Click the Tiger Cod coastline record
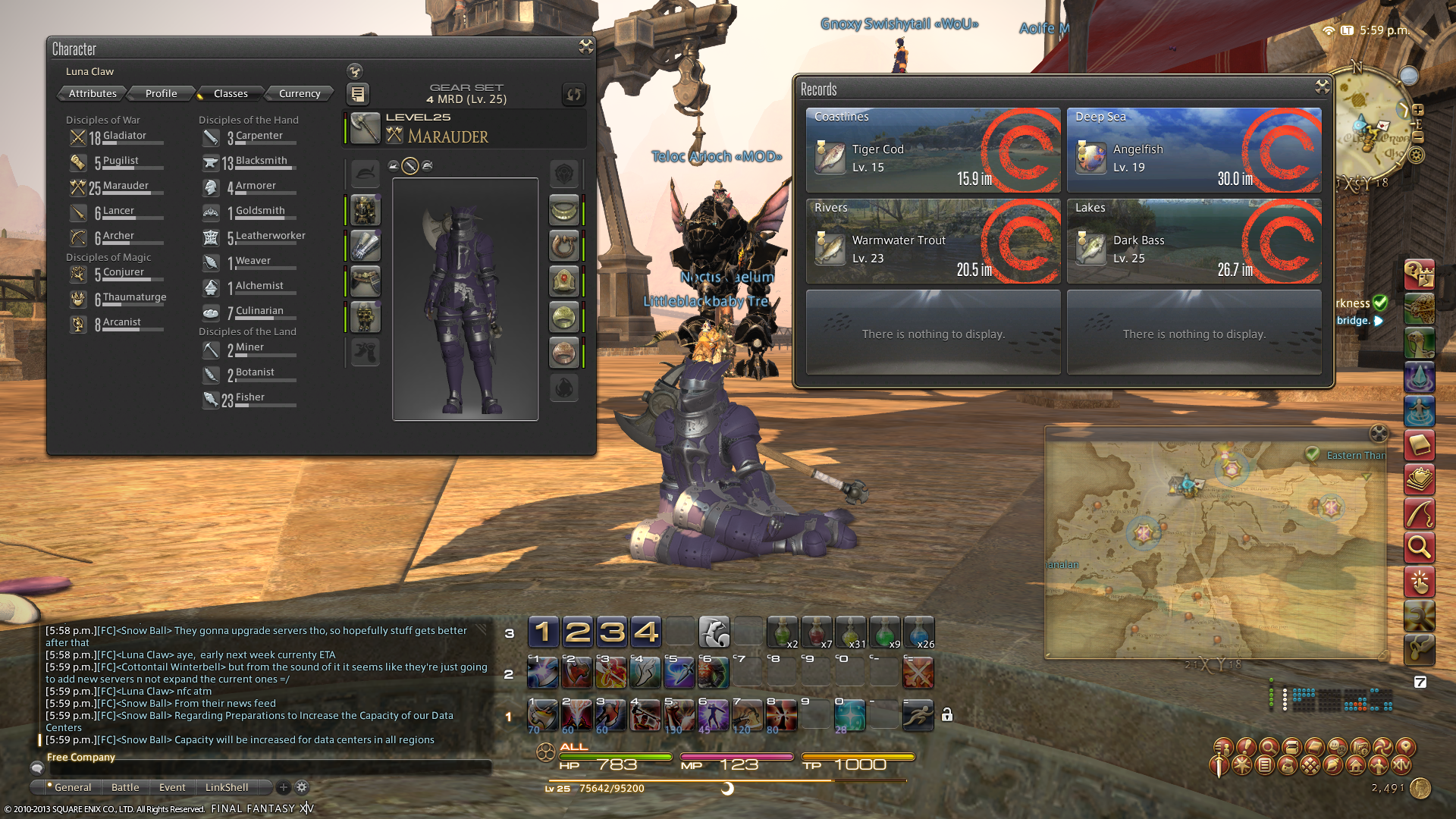The width and height of the screenshot is (1456, 819). pyautogui.click(x=933, y=150)
